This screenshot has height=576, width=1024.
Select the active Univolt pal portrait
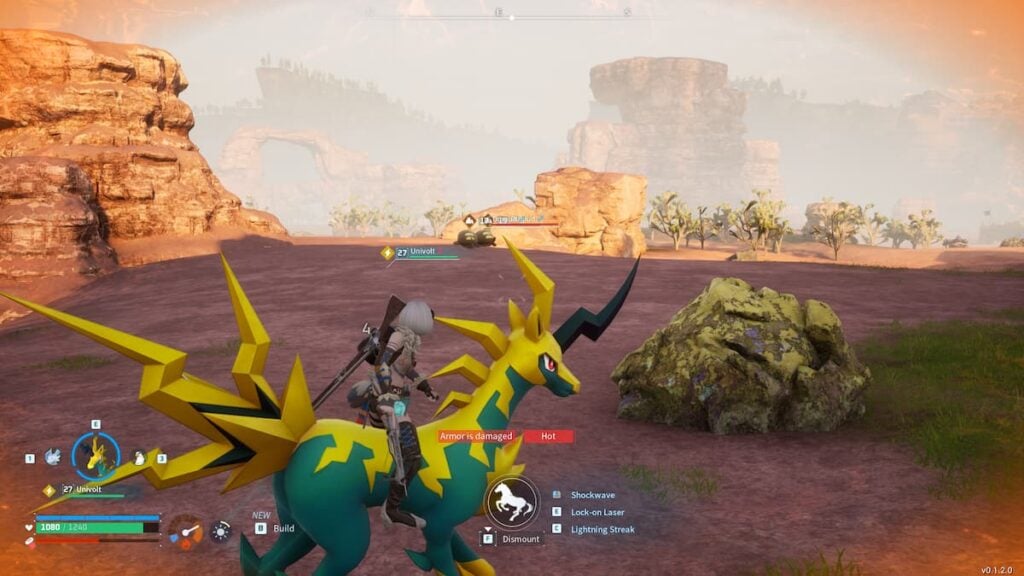click(x=96, y=457)
